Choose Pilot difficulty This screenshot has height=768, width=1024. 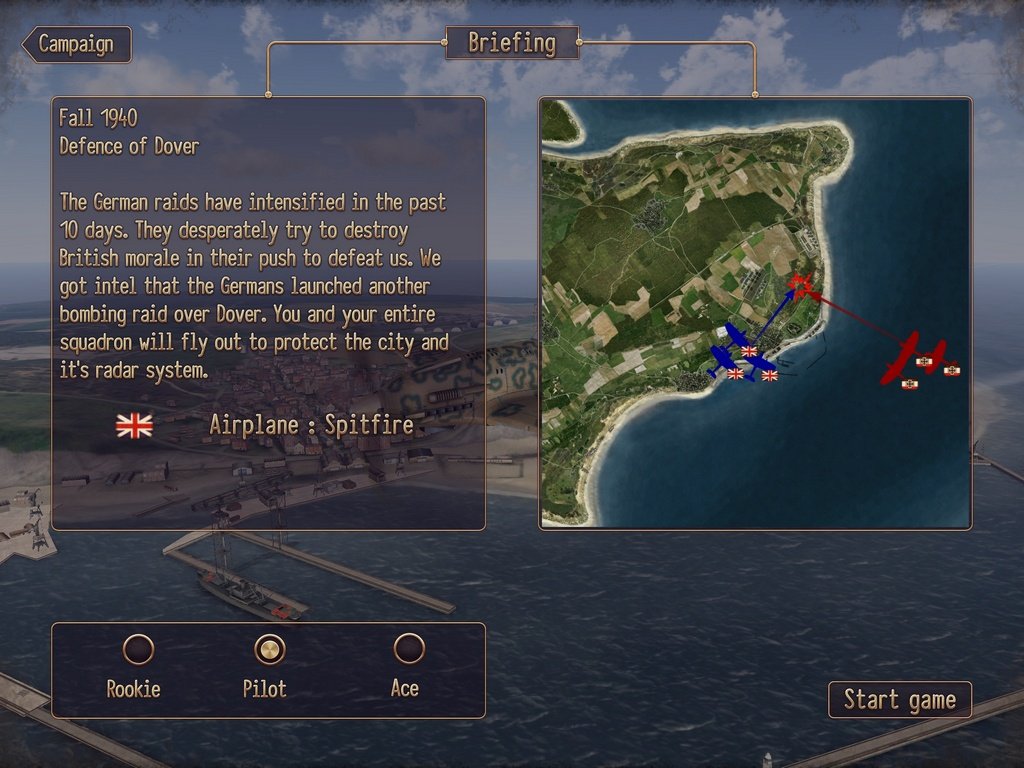(x=269, y=650)
